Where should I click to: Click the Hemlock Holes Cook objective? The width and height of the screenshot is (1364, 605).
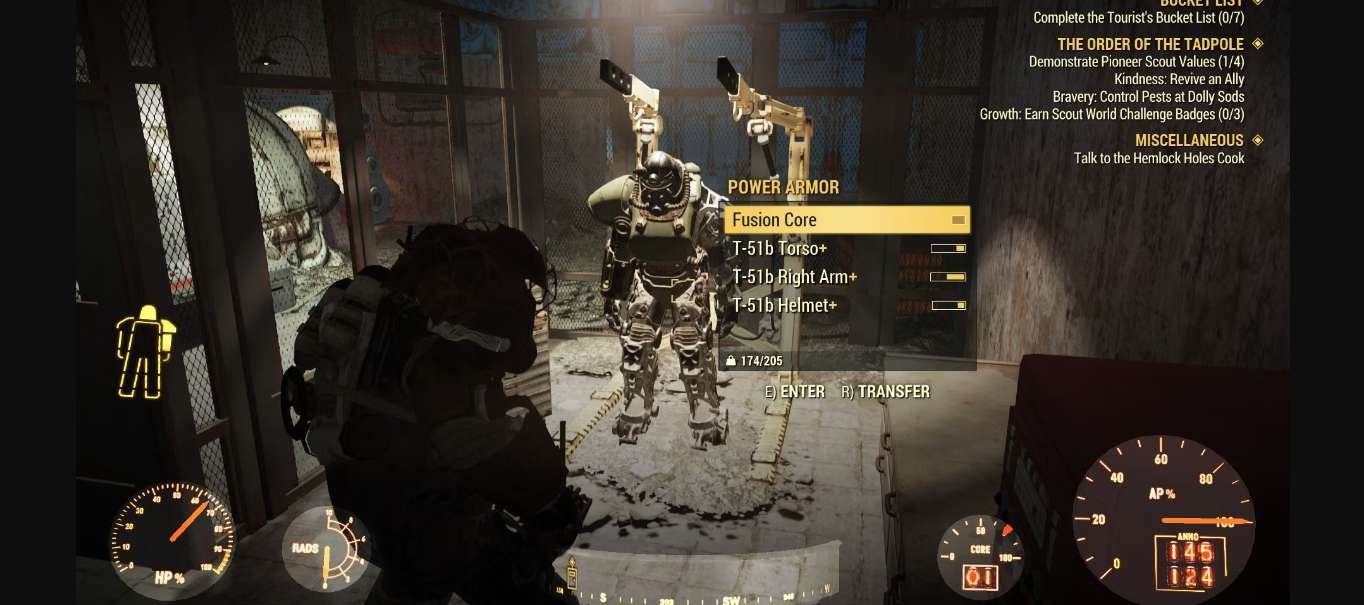(1158, 158)
